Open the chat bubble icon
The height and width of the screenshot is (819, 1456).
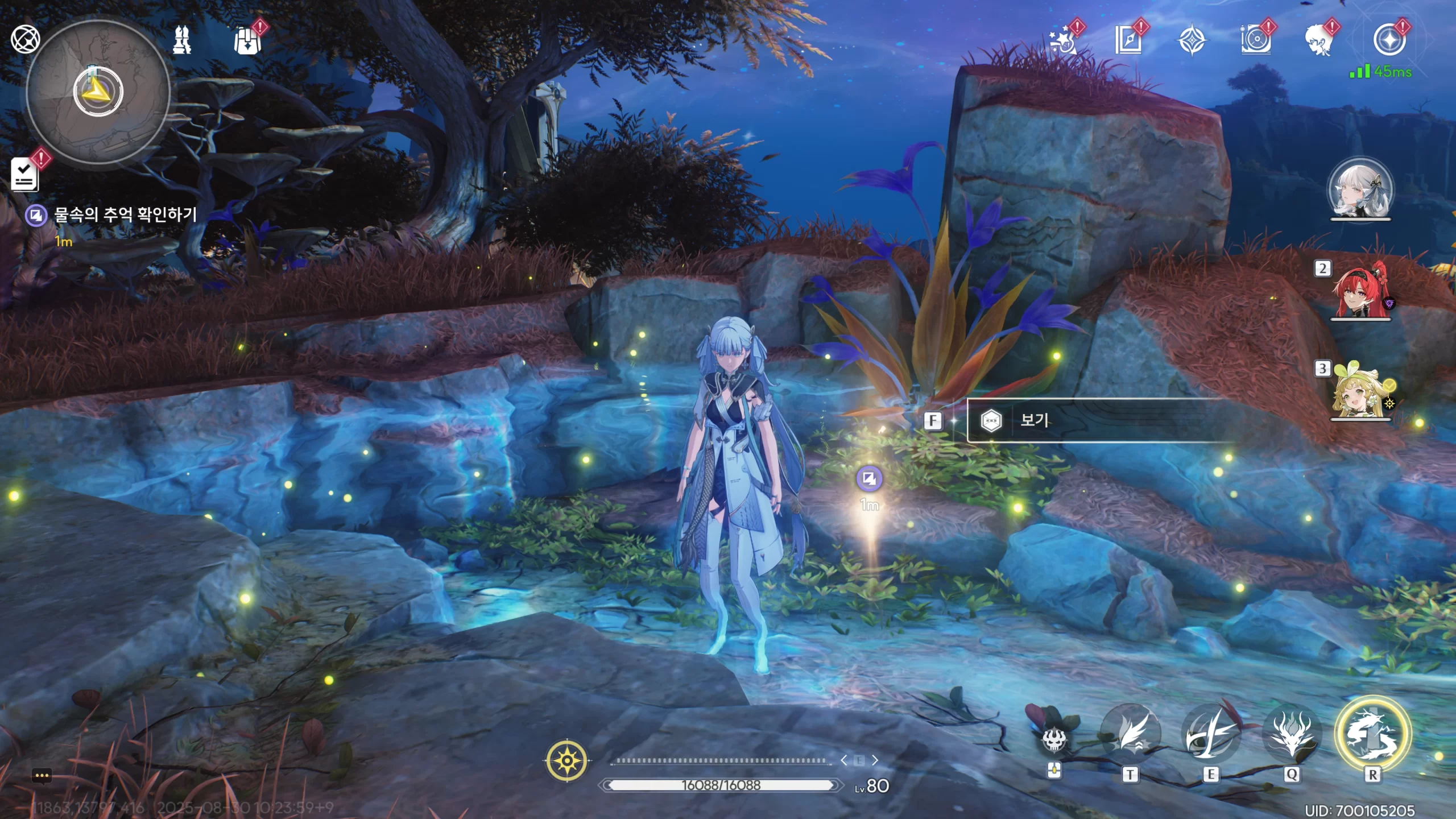click(x=42, y=776)
